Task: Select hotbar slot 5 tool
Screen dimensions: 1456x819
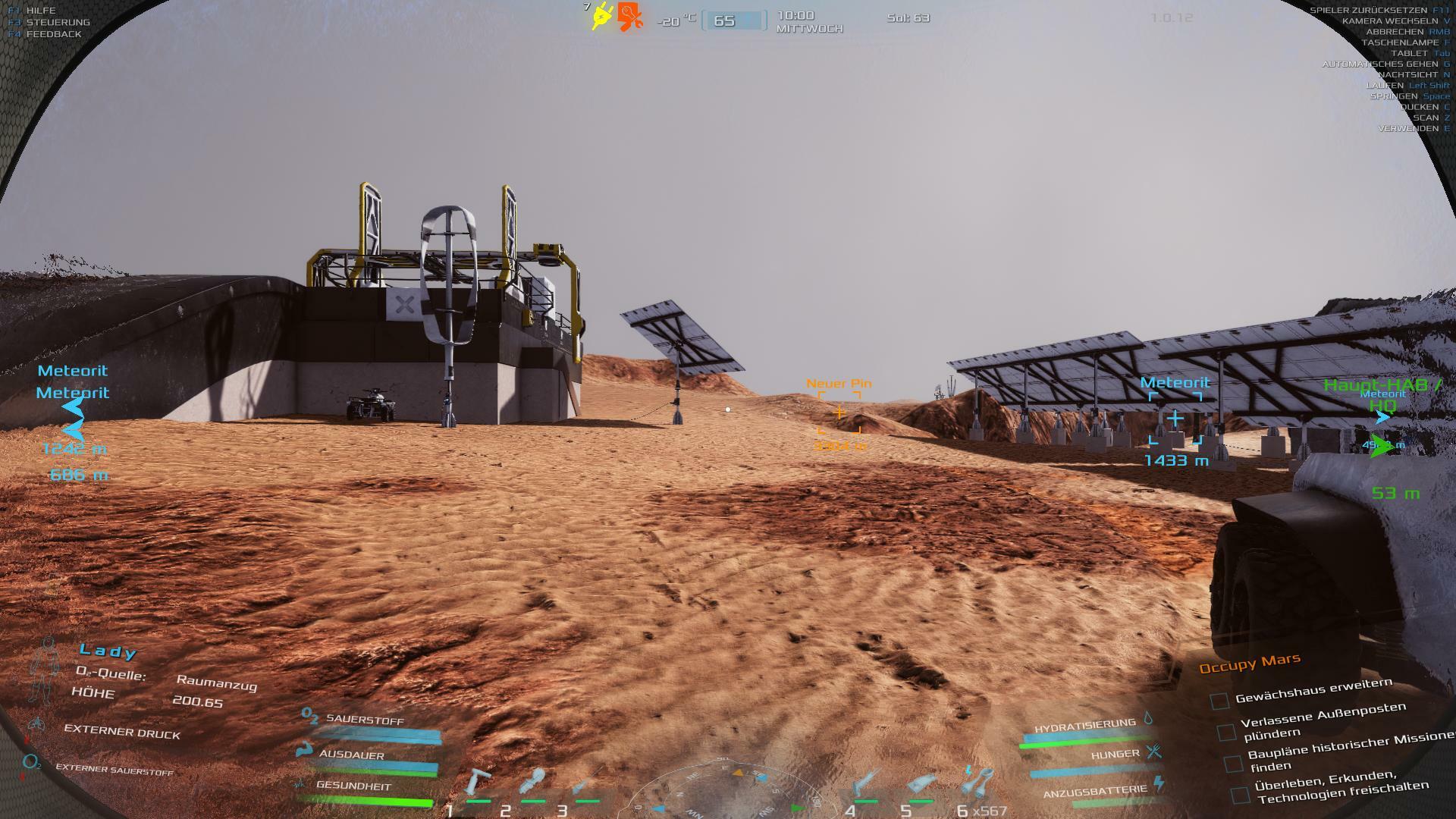Action: [x=921, y=784]
